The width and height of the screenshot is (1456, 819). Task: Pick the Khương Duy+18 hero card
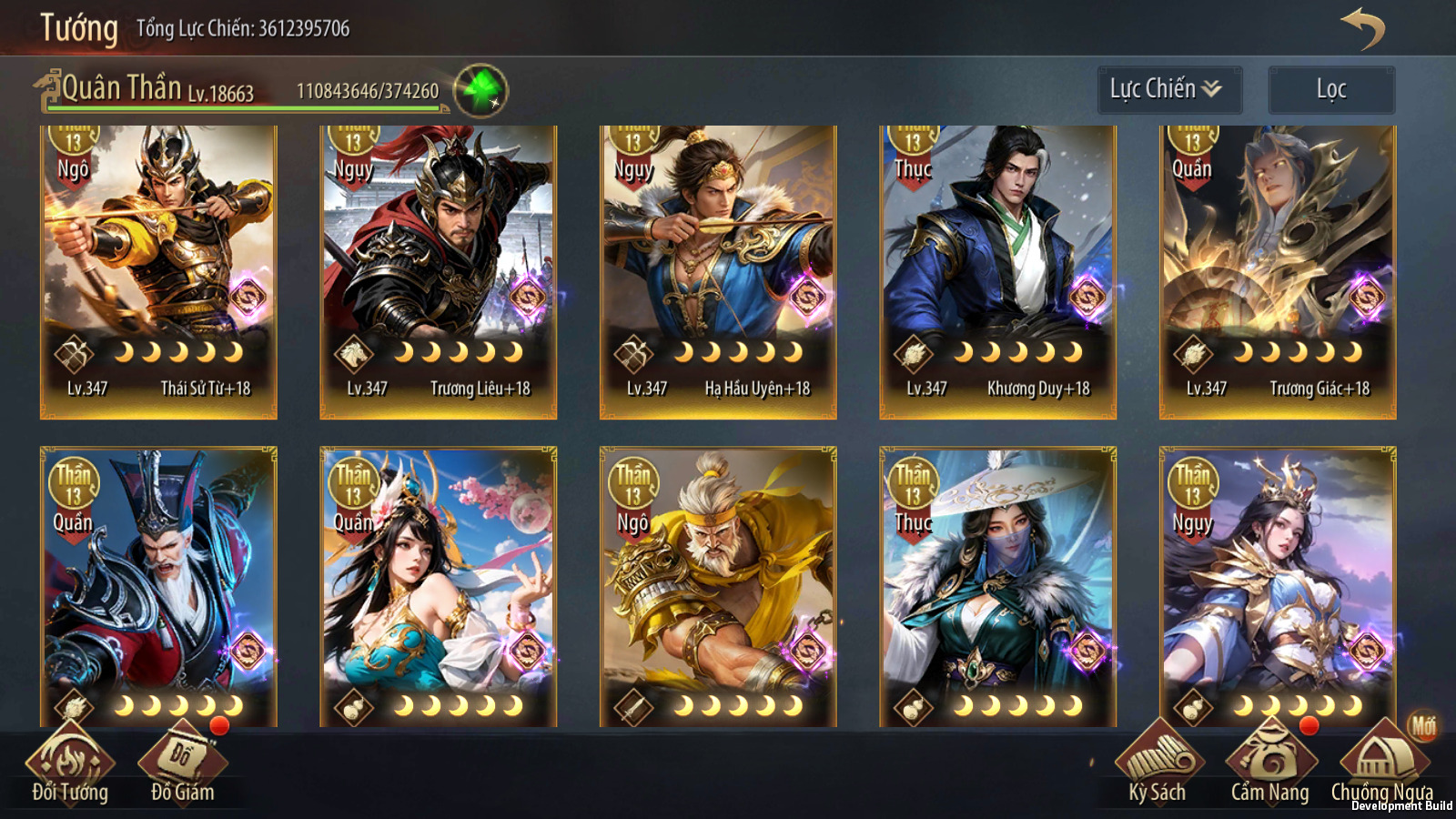[997, 271]
